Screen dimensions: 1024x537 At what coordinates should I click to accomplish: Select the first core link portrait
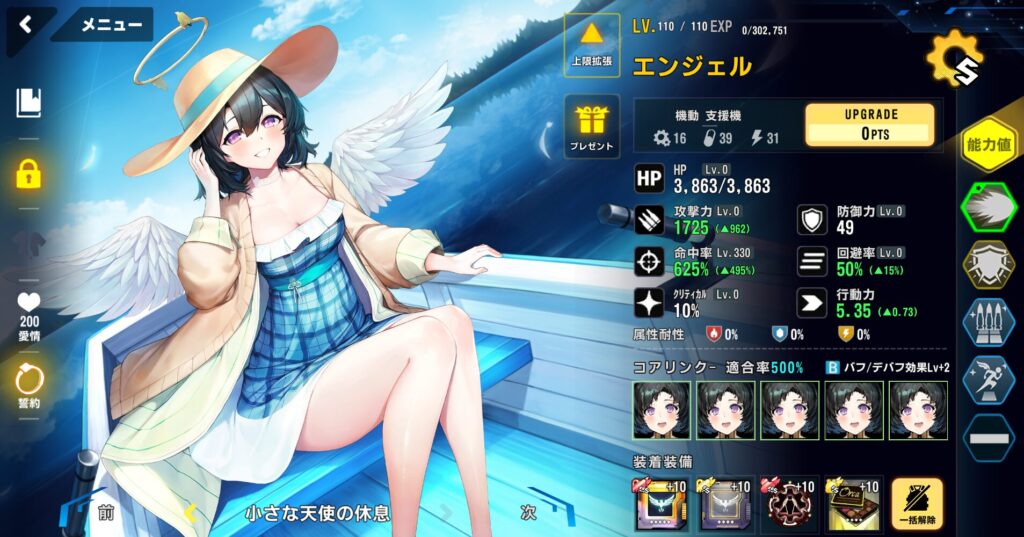(x=661, y=410)
